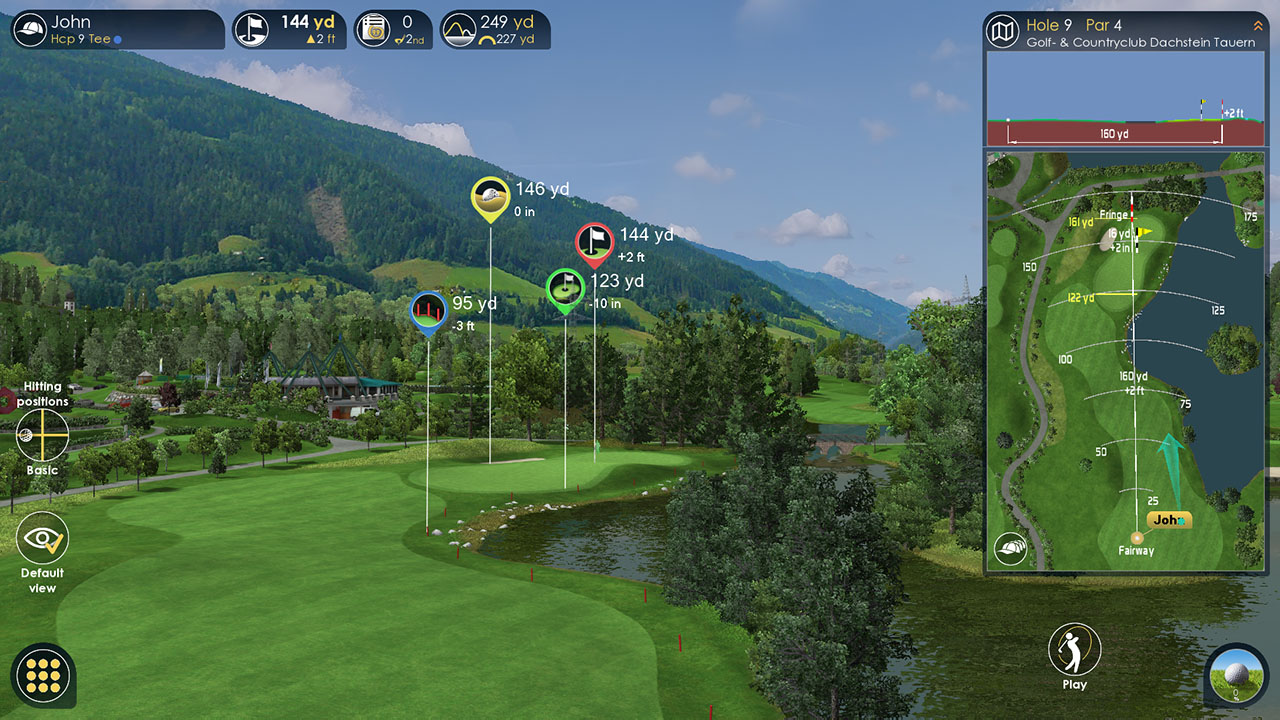Switch to Default view

click(42, 540)
